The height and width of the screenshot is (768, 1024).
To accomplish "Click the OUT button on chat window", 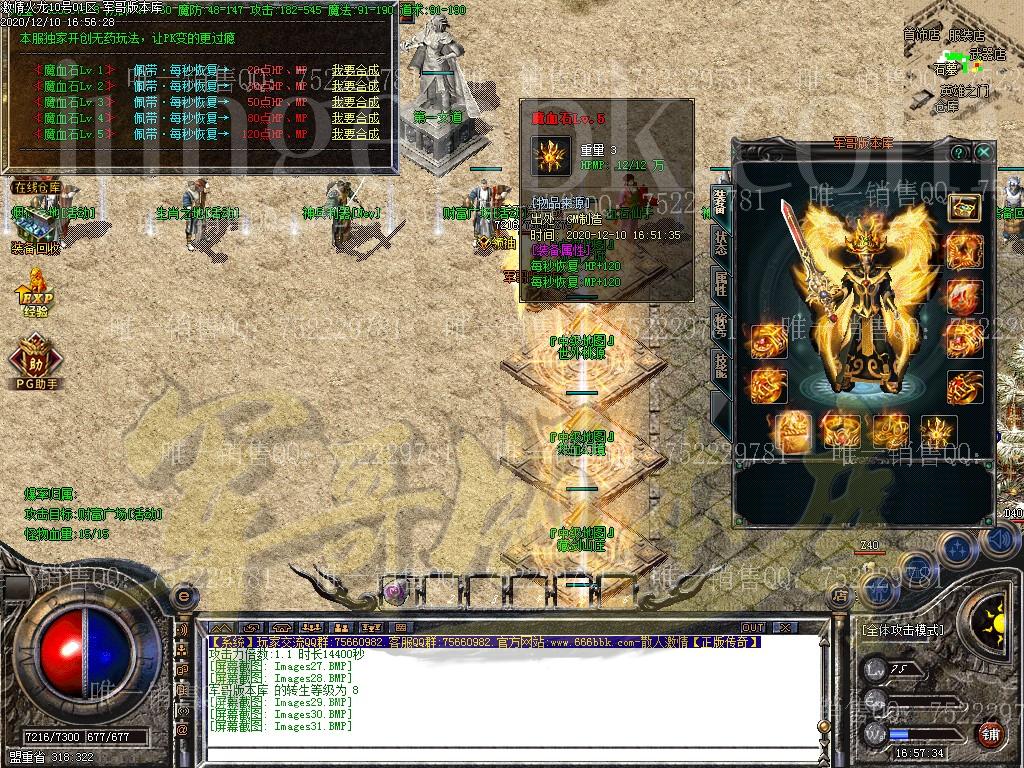I will click(753, 628).
